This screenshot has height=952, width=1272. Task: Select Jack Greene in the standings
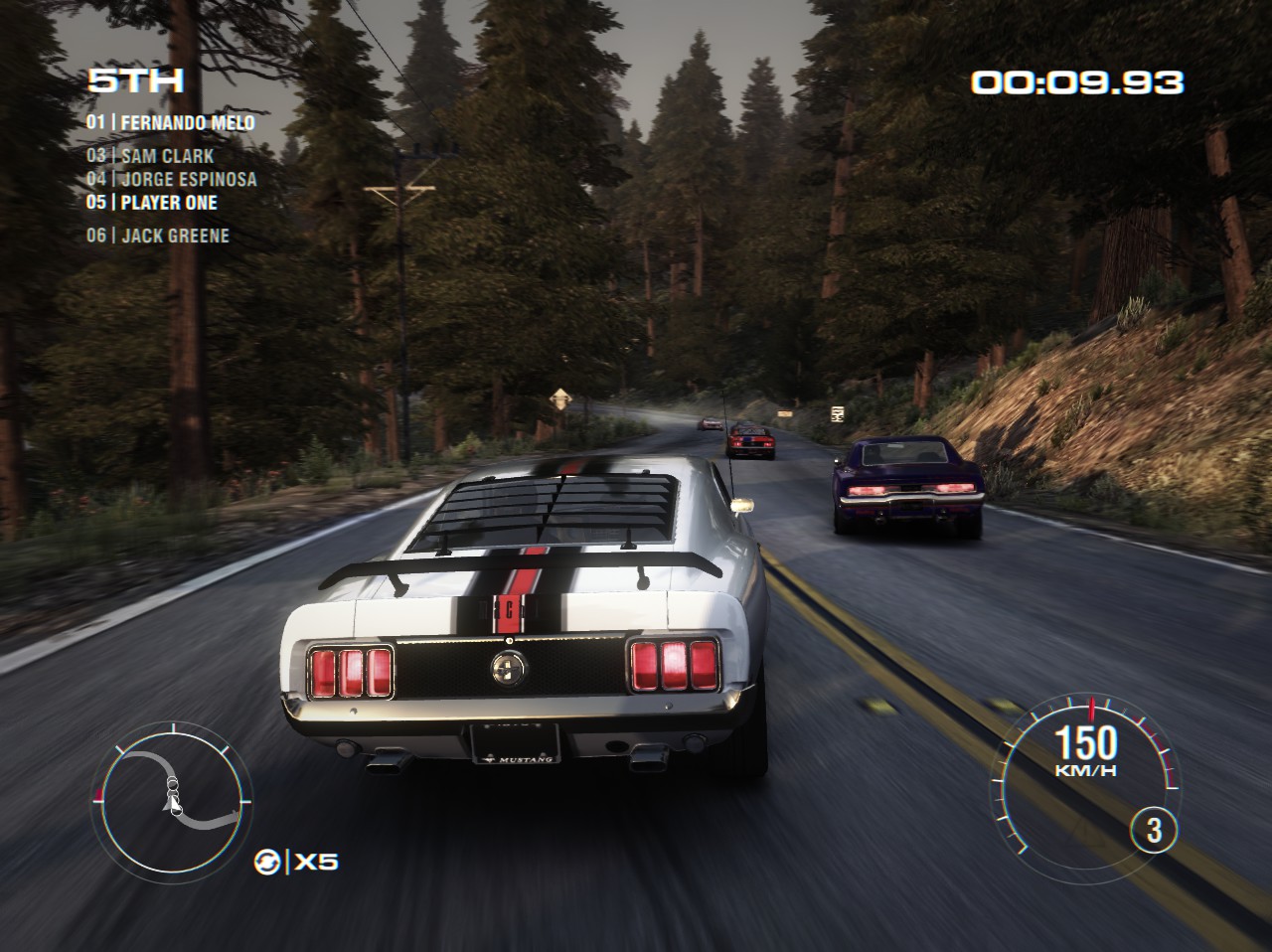(x=157, y=236)
